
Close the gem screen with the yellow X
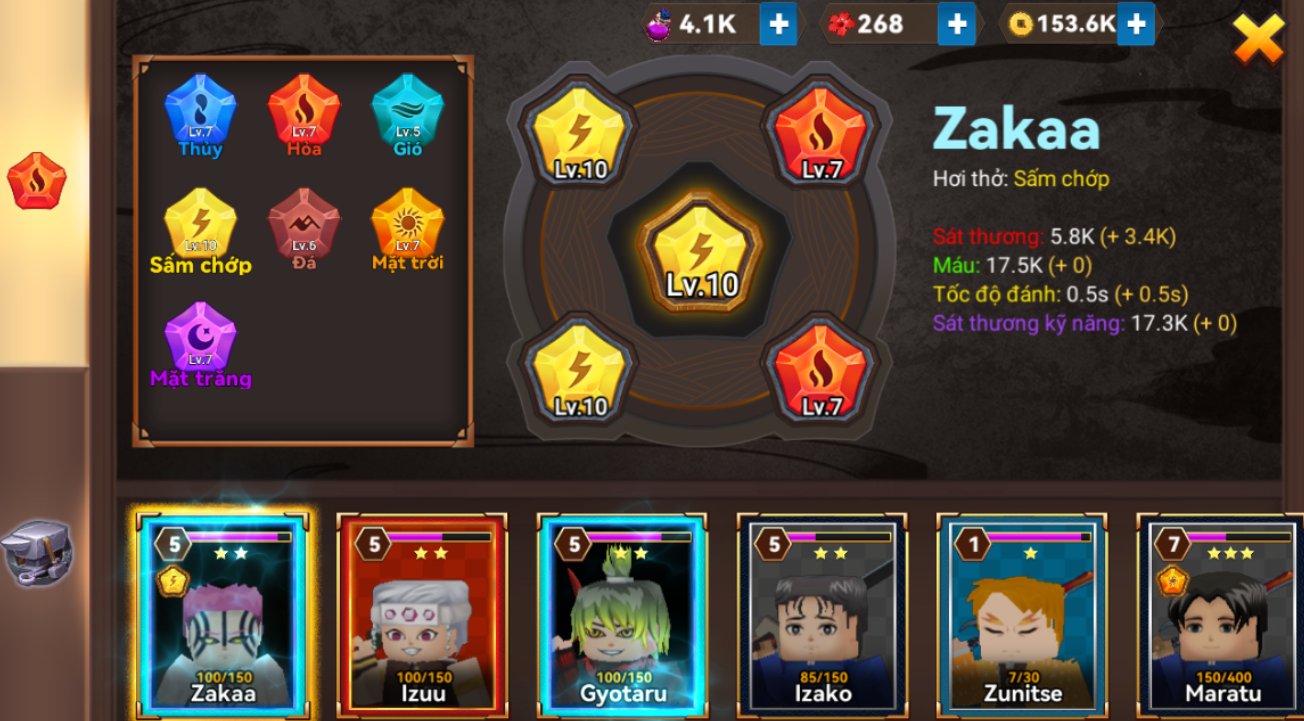1257,39
